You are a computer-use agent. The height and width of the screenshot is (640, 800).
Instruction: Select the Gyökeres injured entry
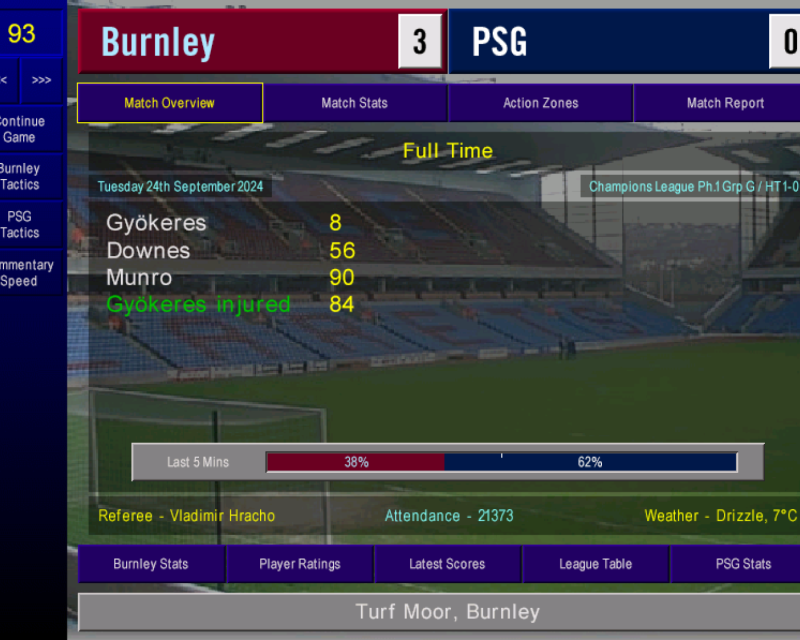[x=198, y=304]
